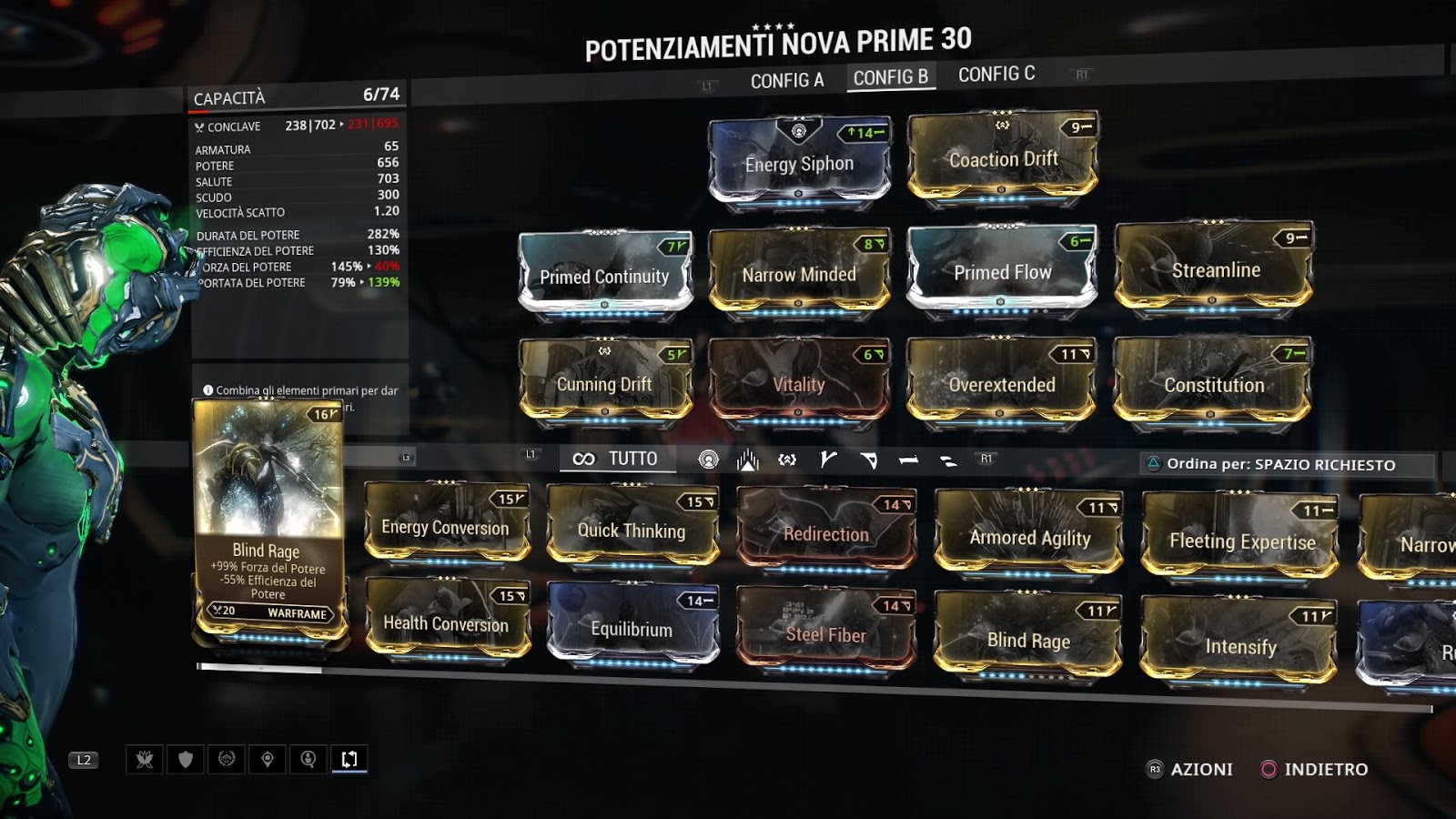Filter mods by the Zenurik polarity icon

coord(946,459)
